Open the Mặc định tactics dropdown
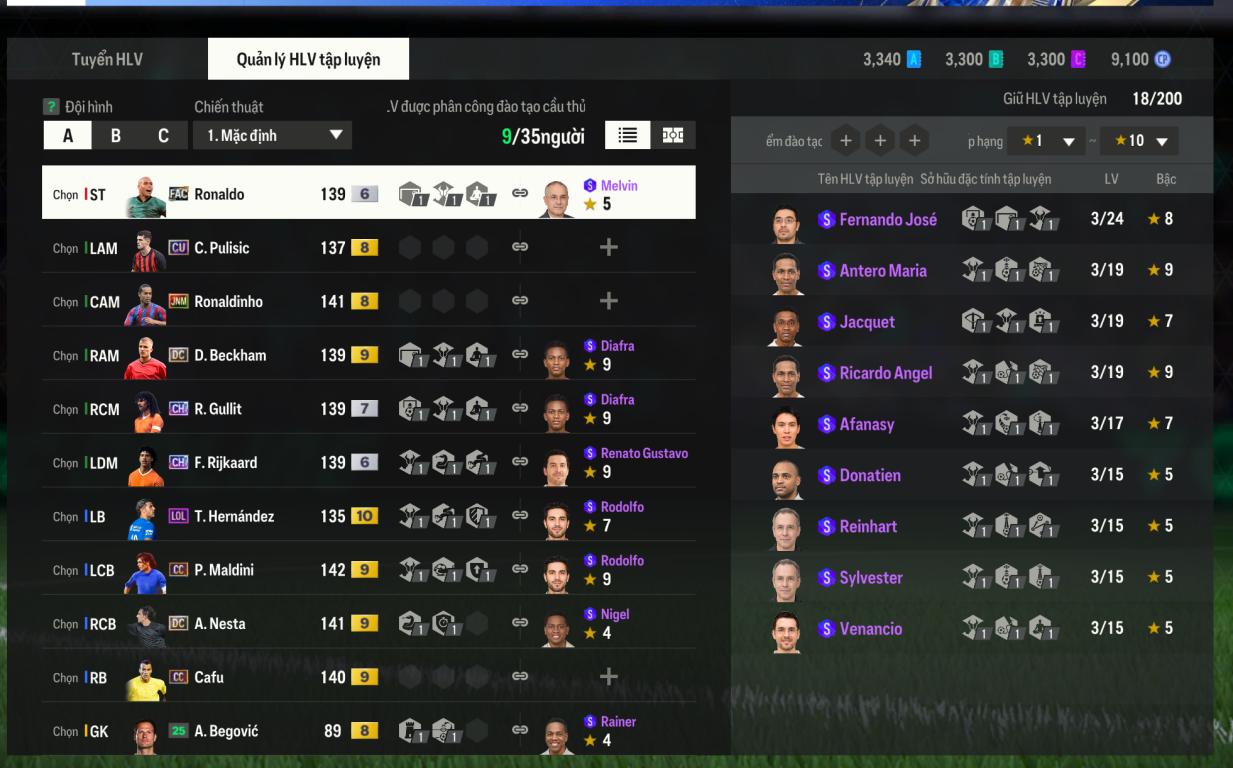1233x768 pixels. [x=272, y=135]
